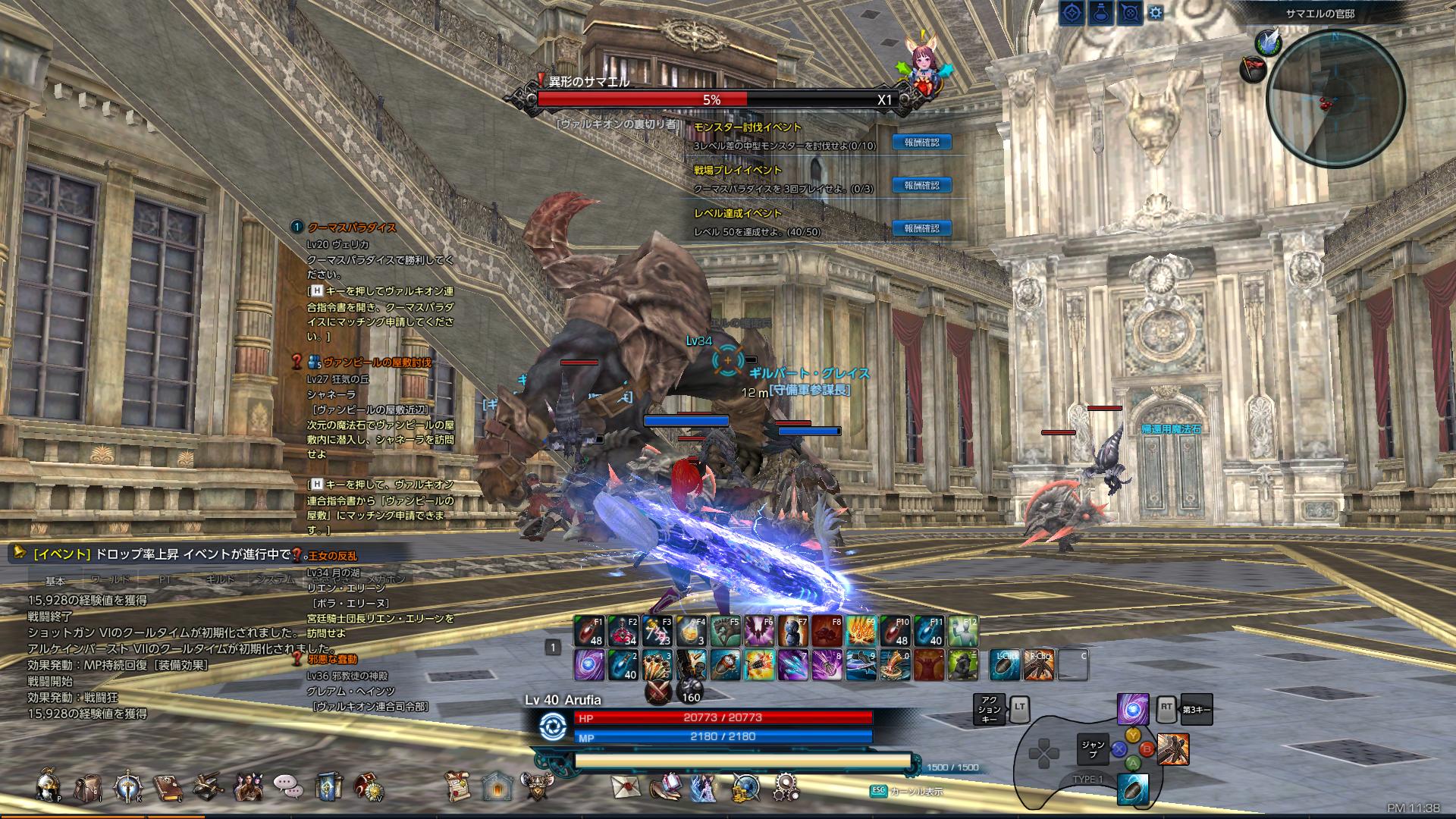Open the mail envelope icon
The image size is (1456, 819).
click(x=624, y=789)
